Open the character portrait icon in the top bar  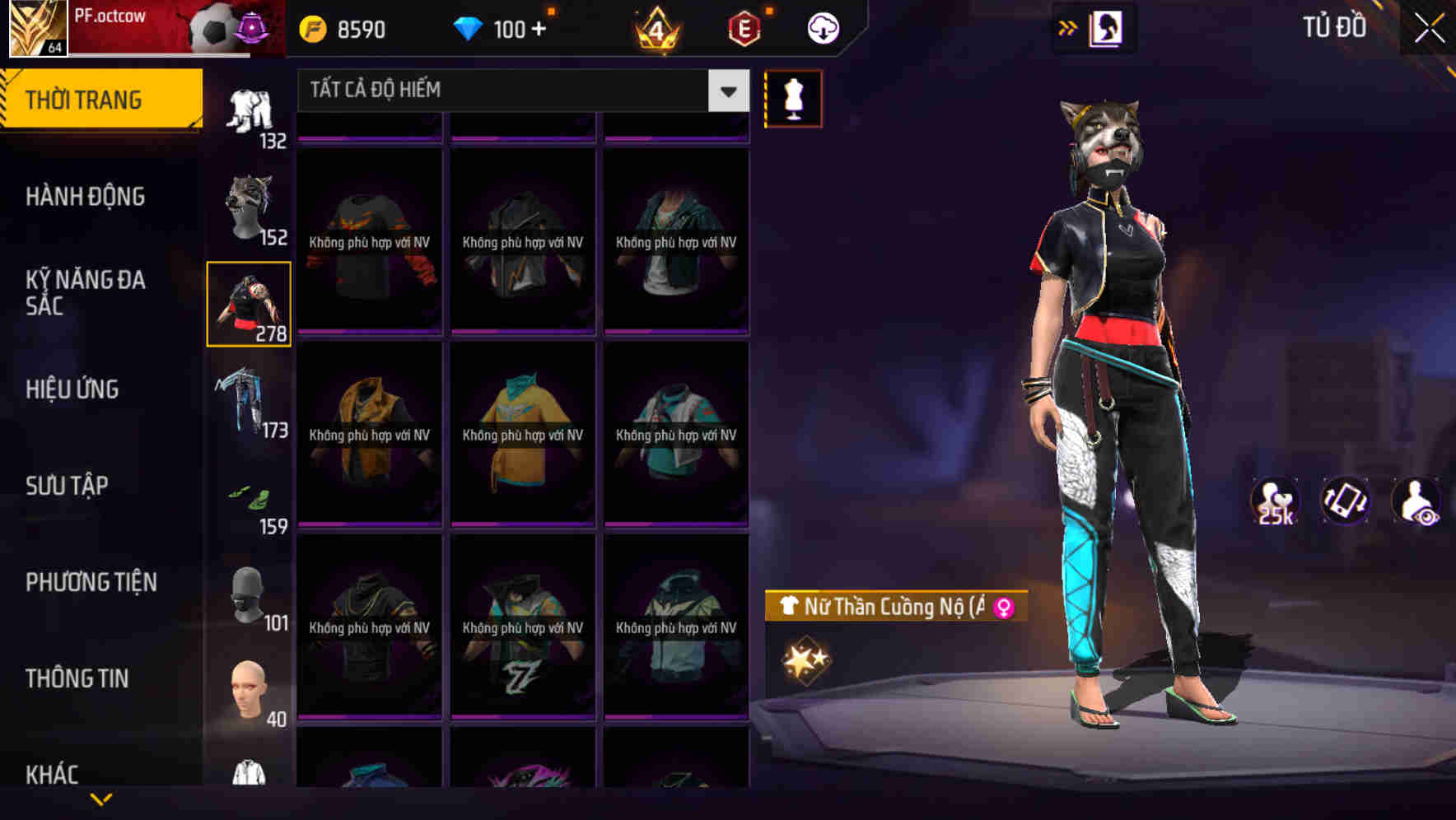coord(1107,27)
